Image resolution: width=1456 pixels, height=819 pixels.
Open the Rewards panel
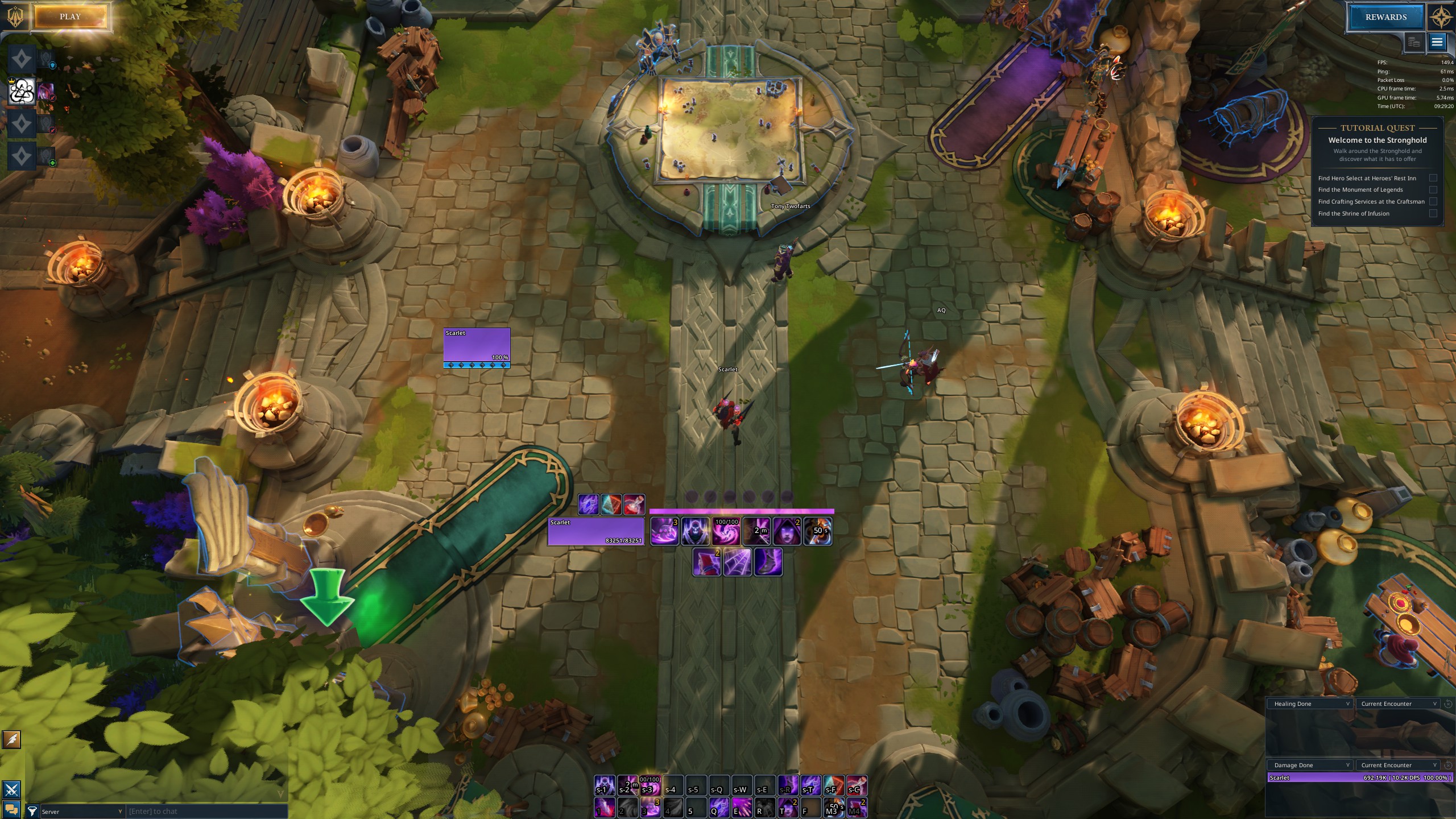pos(1385,17)
